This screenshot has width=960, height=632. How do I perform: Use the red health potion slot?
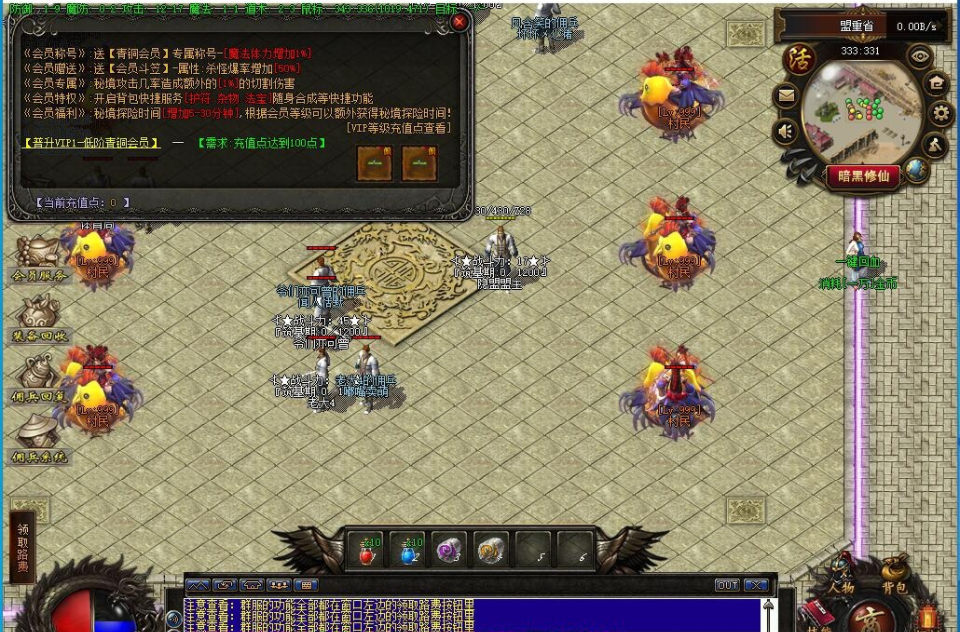(368, 550)
